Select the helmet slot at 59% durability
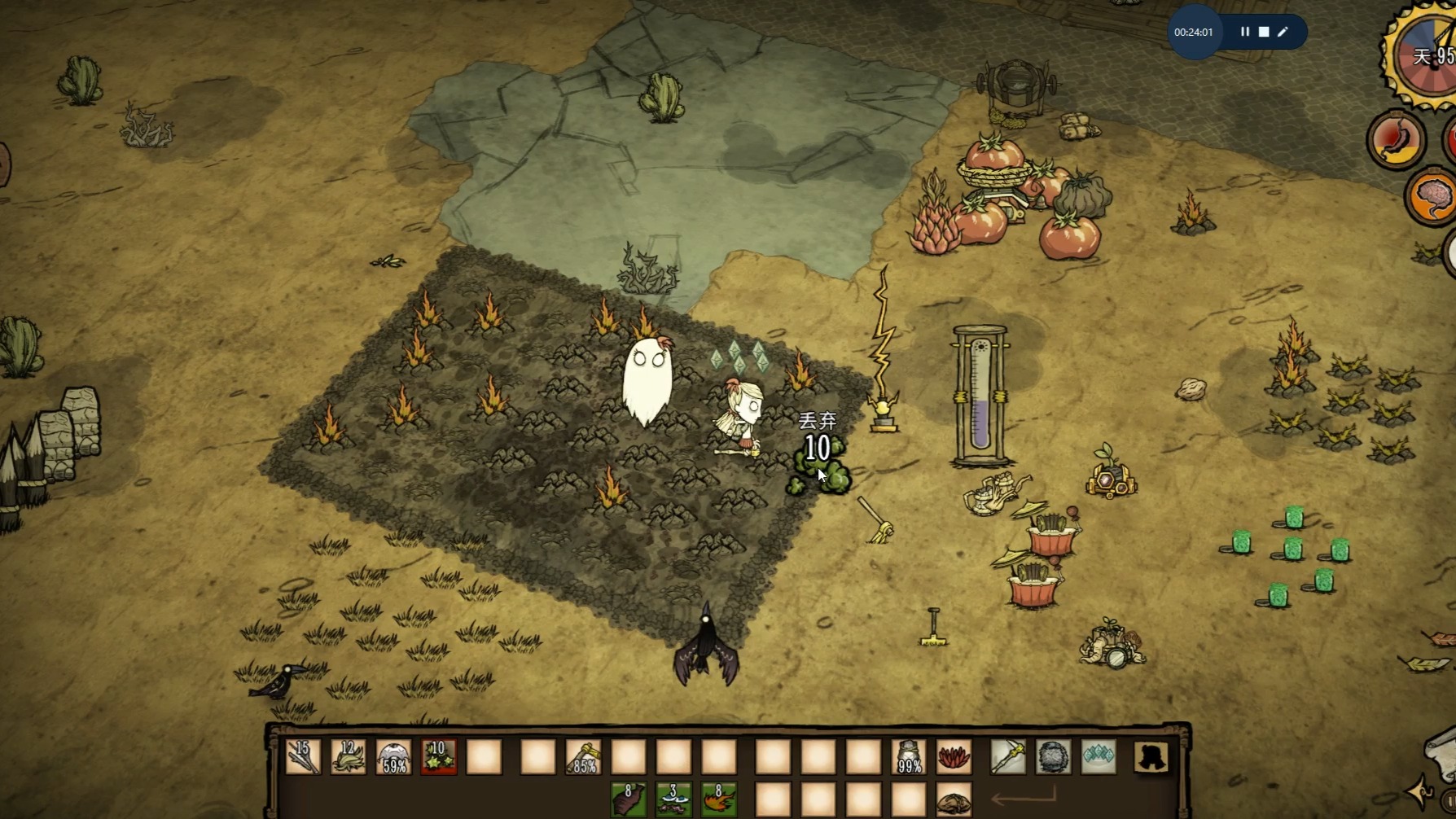1456x819 pixels. point(394,756)
